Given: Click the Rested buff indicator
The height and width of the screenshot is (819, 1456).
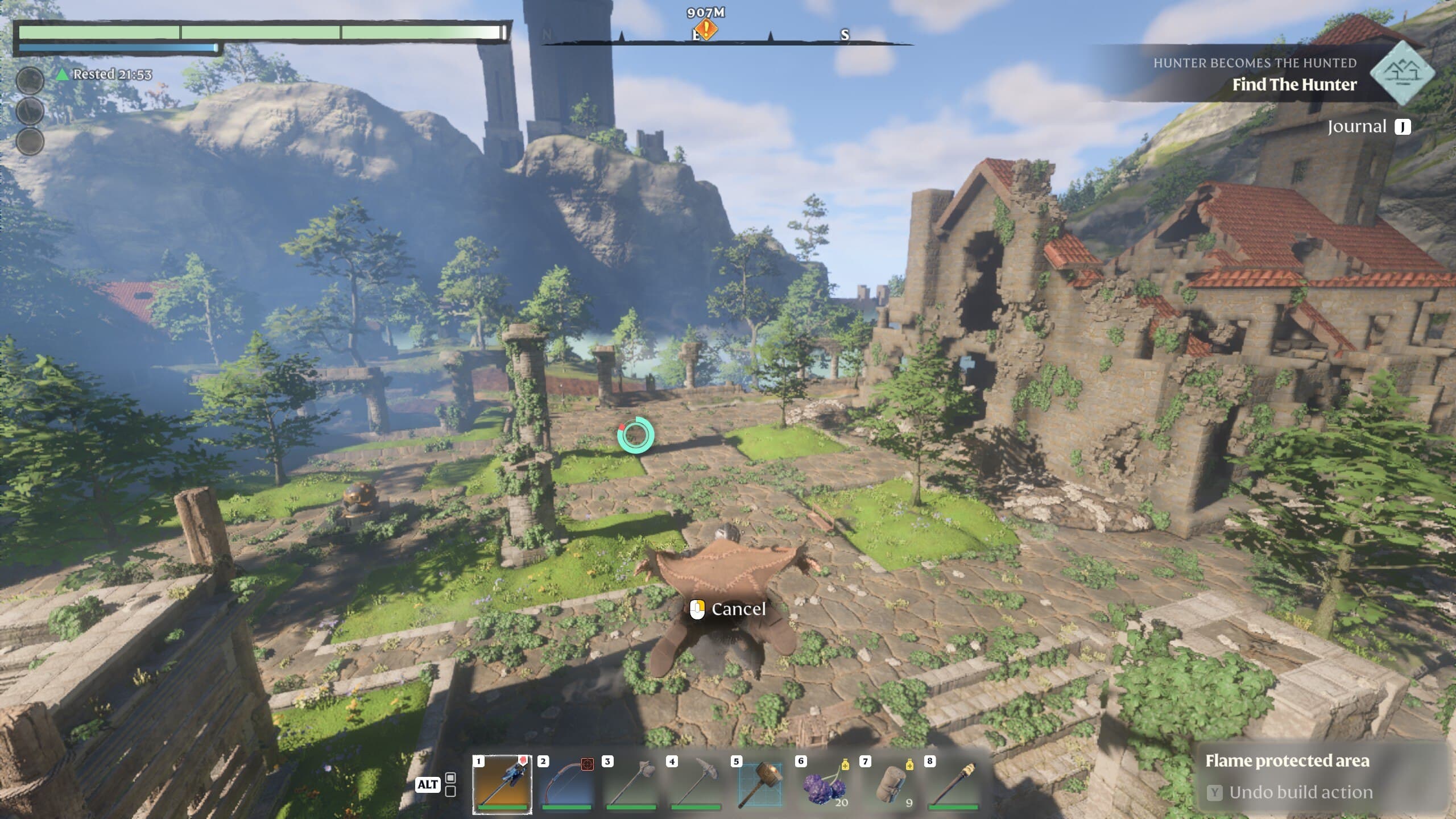Looking at the screenshot, I should click(106, 75).
